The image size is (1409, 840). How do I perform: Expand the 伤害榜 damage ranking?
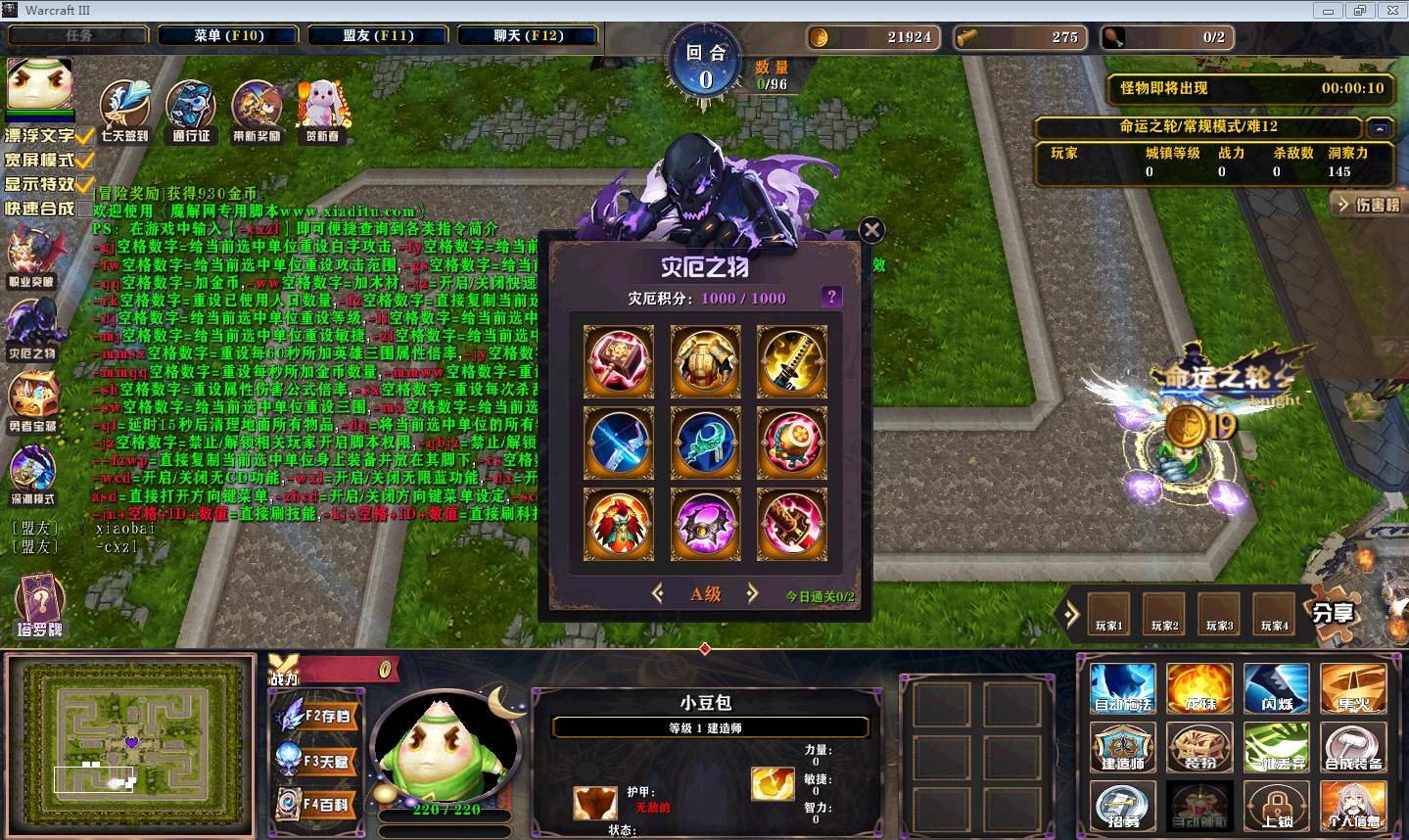pos(1368,205)
